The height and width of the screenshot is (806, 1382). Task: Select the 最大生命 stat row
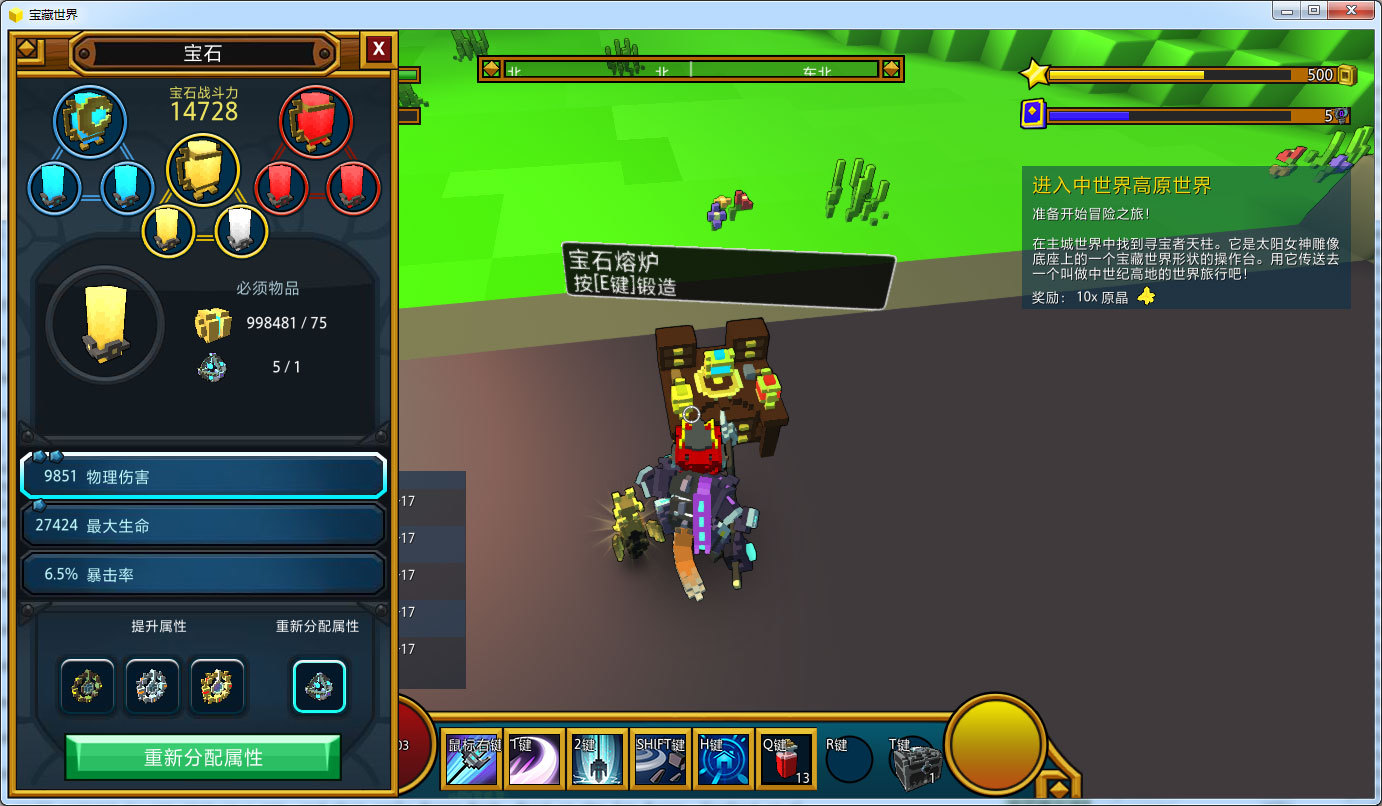[x=203, y=525]
